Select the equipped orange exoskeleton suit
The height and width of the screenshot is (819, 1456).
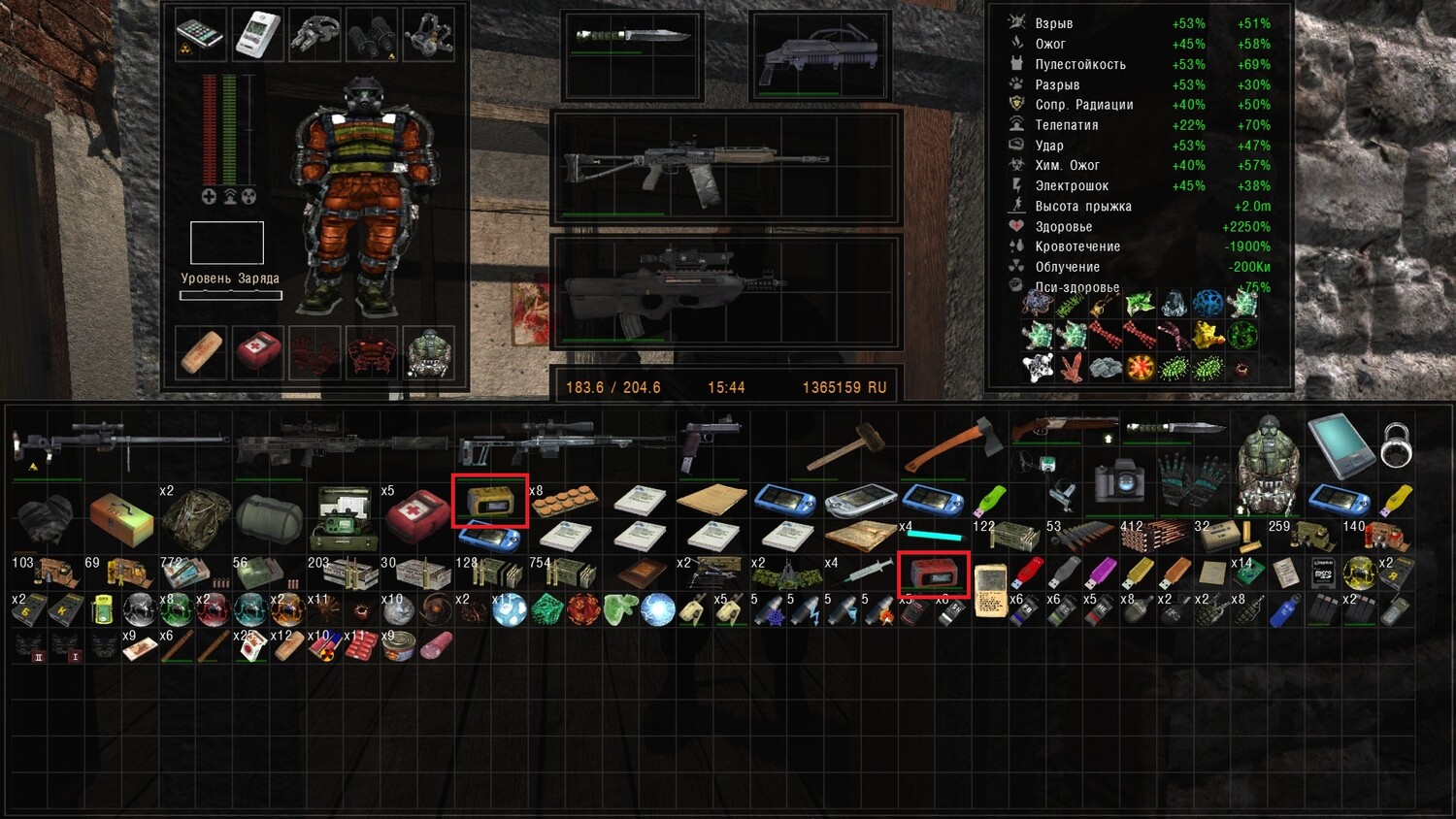367,194
